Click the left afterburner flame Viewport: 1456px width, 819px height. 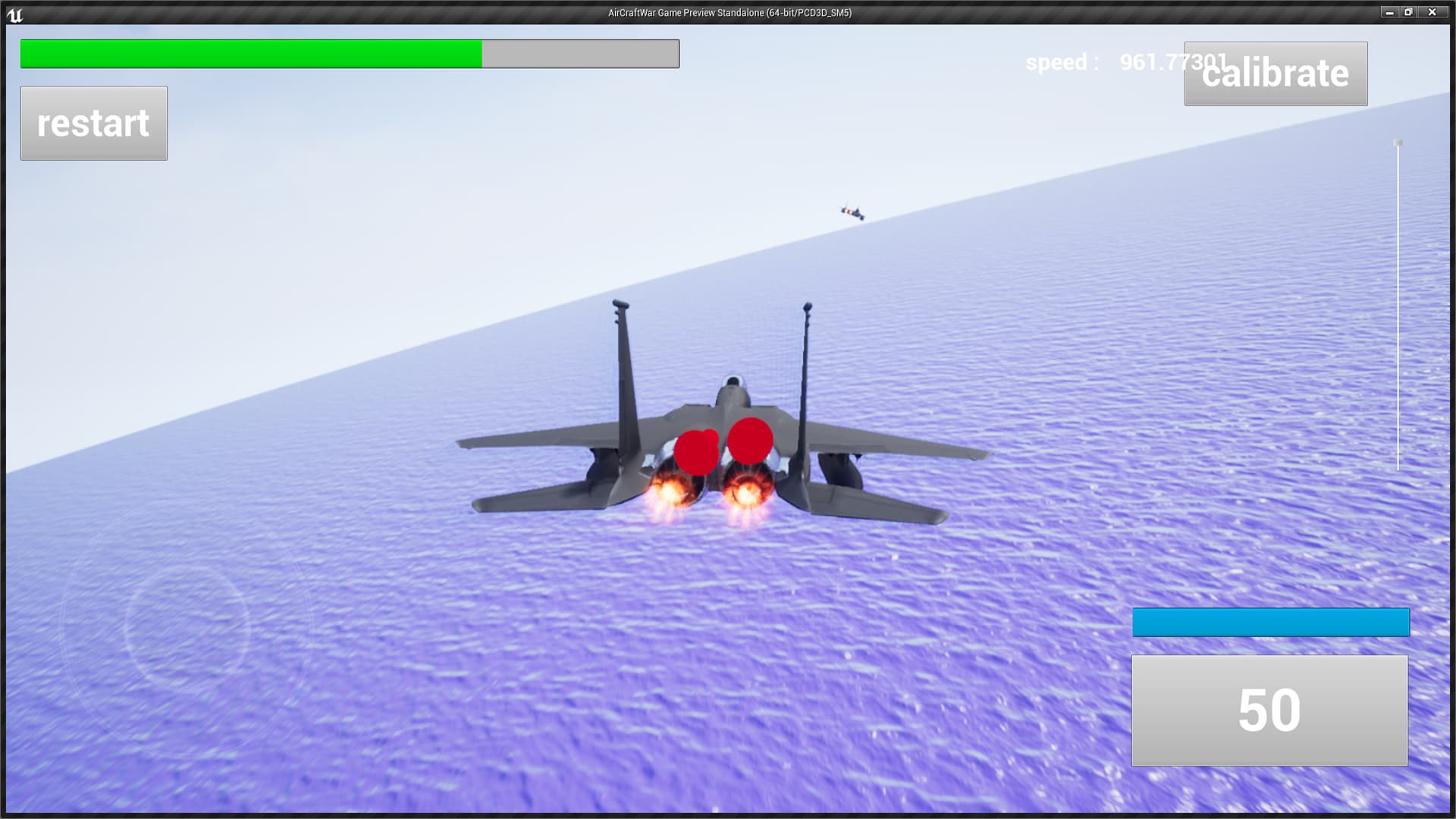pos(670,493)
